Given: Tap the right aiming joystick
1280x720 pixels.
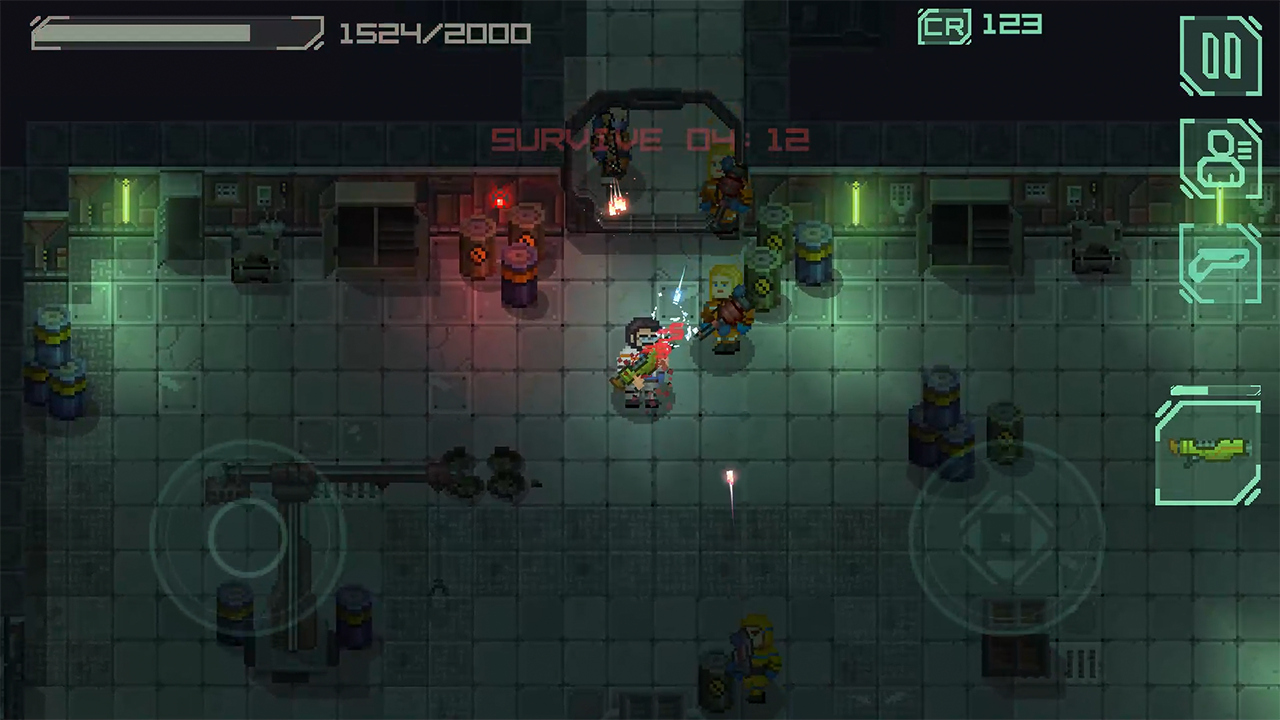Looking at the screenshot, I should (1006, 538).
